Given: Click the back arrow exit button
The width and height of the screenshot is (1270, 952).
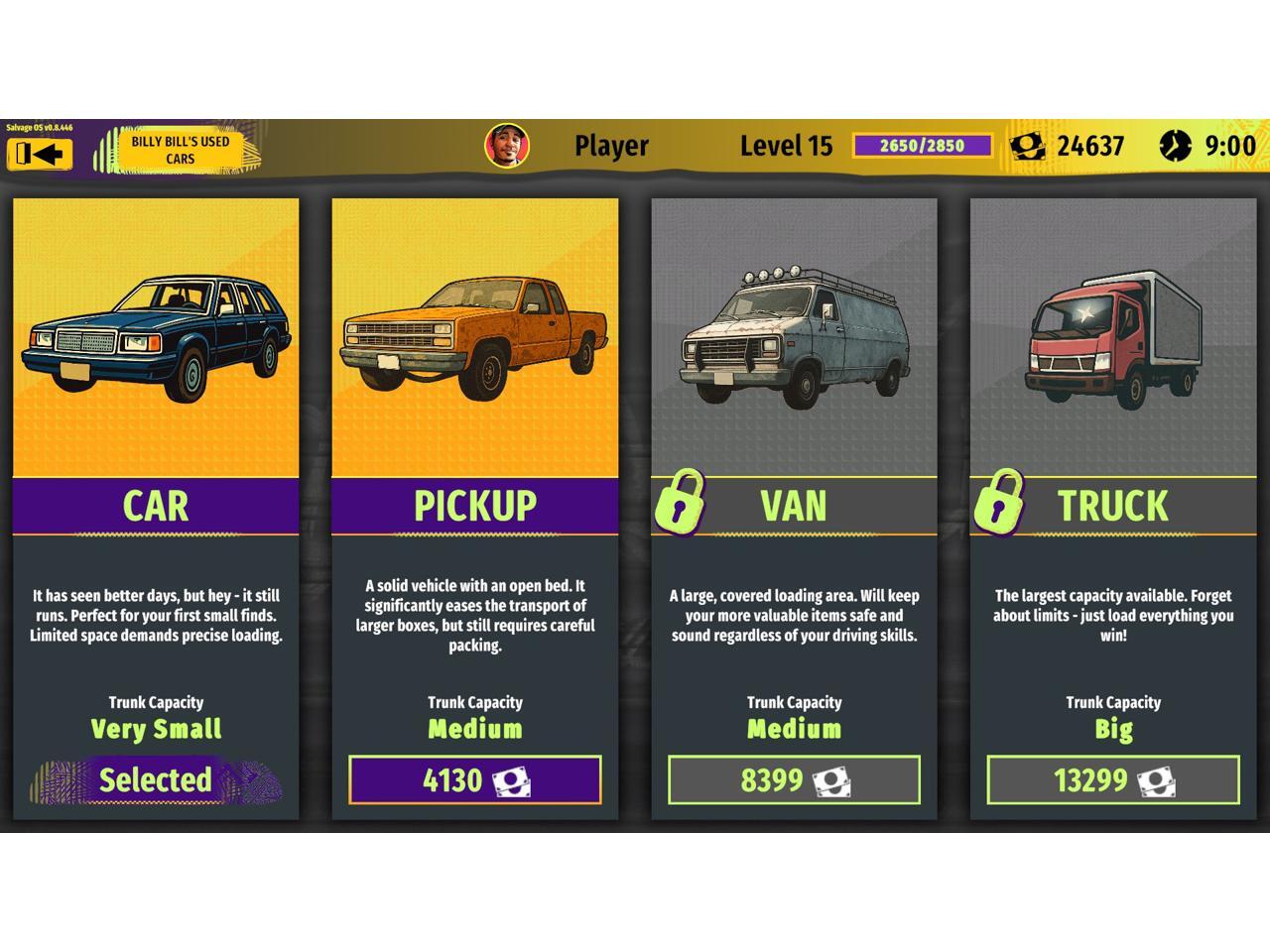Looking at the screenshot, I should [40, 154].
